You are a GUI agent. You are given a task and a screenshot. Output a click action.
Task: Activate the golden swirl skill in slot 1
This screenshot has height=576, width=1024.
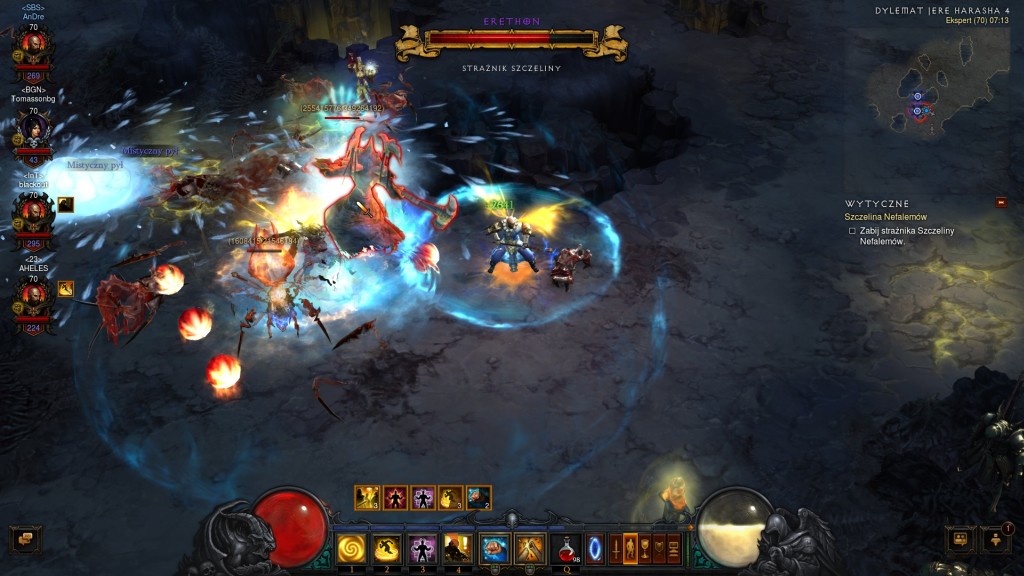[351, 548]
